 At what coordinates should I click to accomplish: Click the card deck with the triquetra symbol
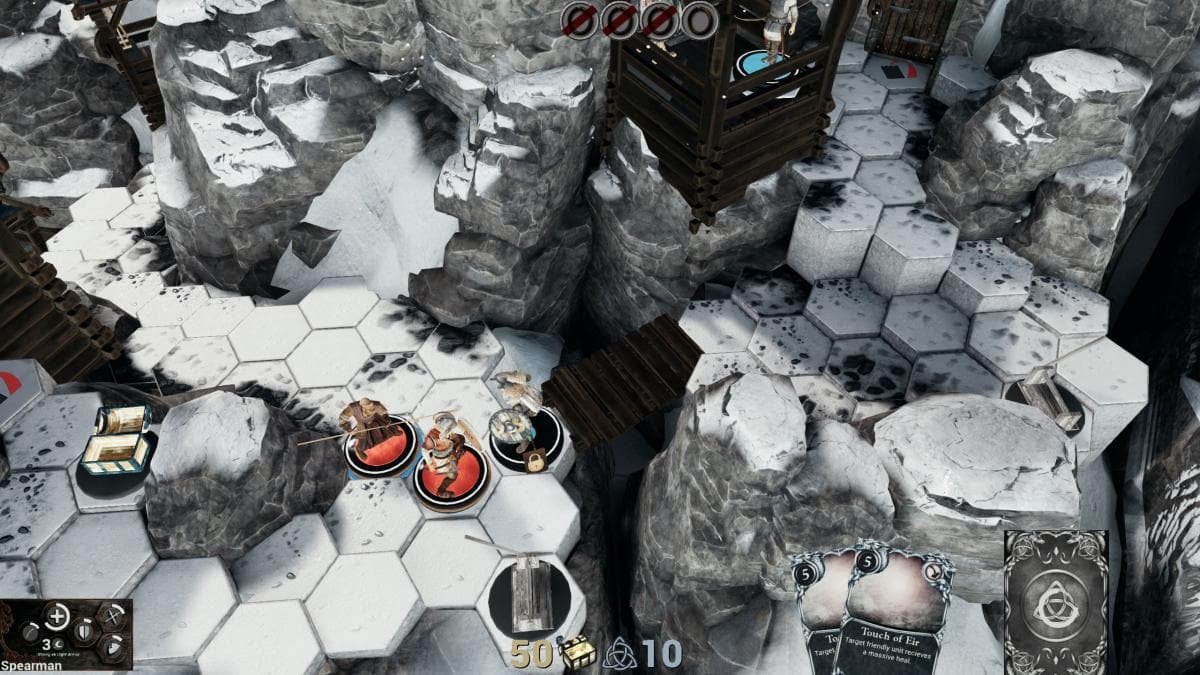pos(1055,602)
